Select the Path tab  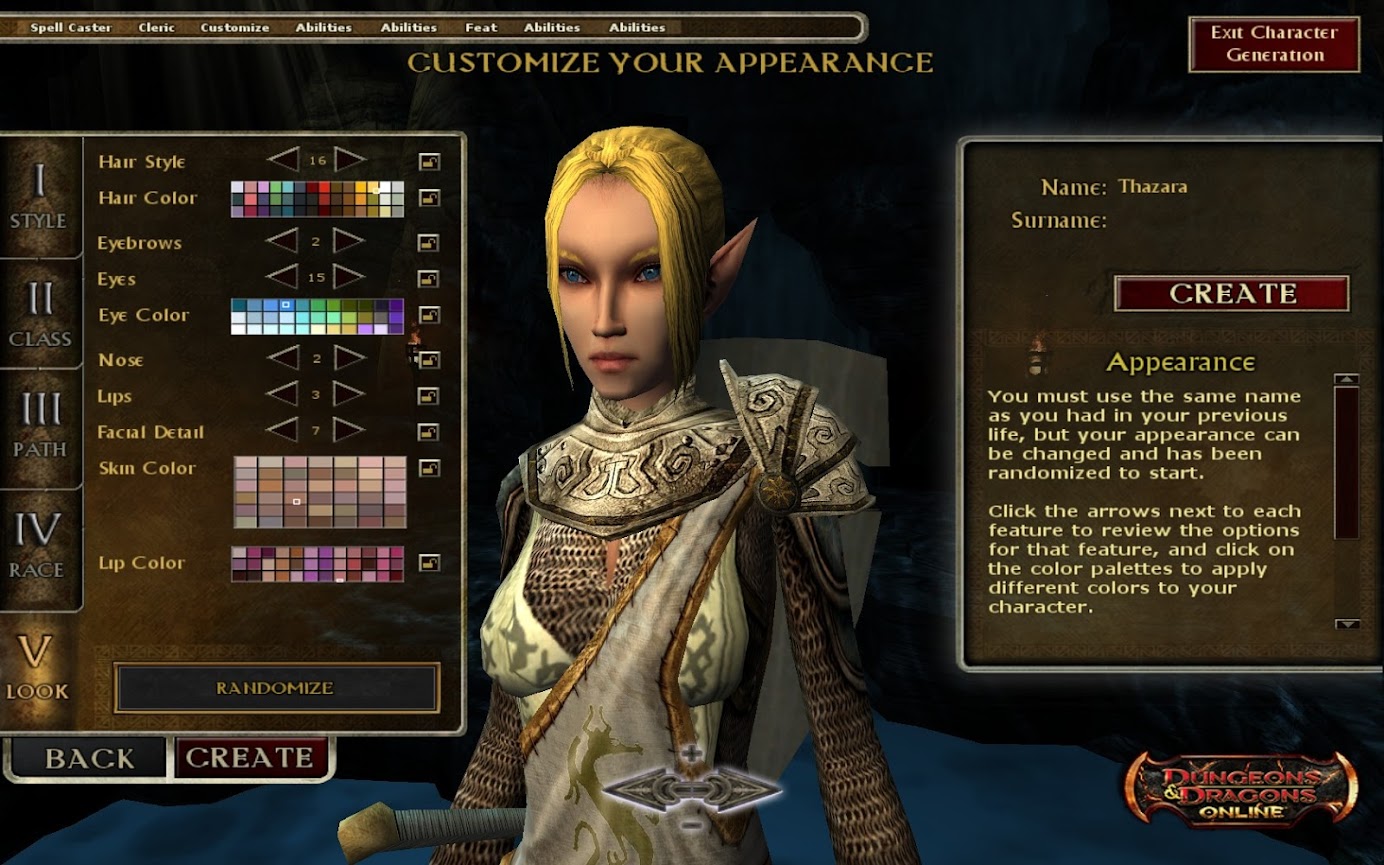tap(39, 425)
